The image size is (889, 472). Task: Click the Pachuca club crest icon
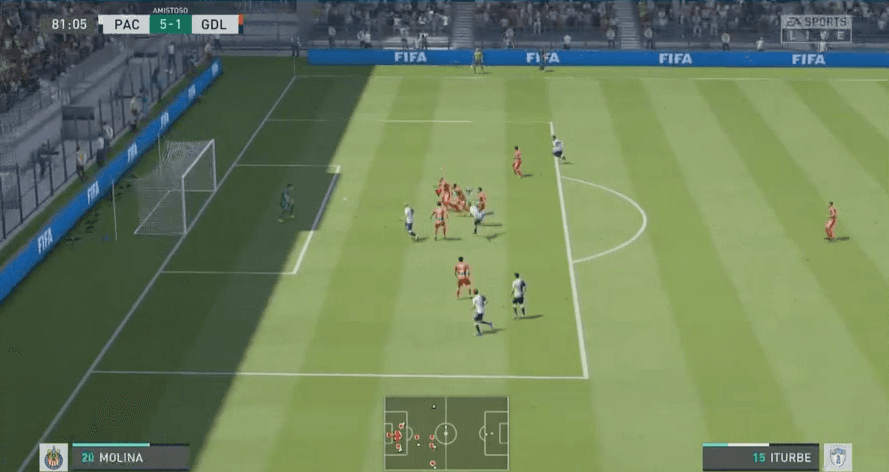pyautogui.click(x=836, y=457)
